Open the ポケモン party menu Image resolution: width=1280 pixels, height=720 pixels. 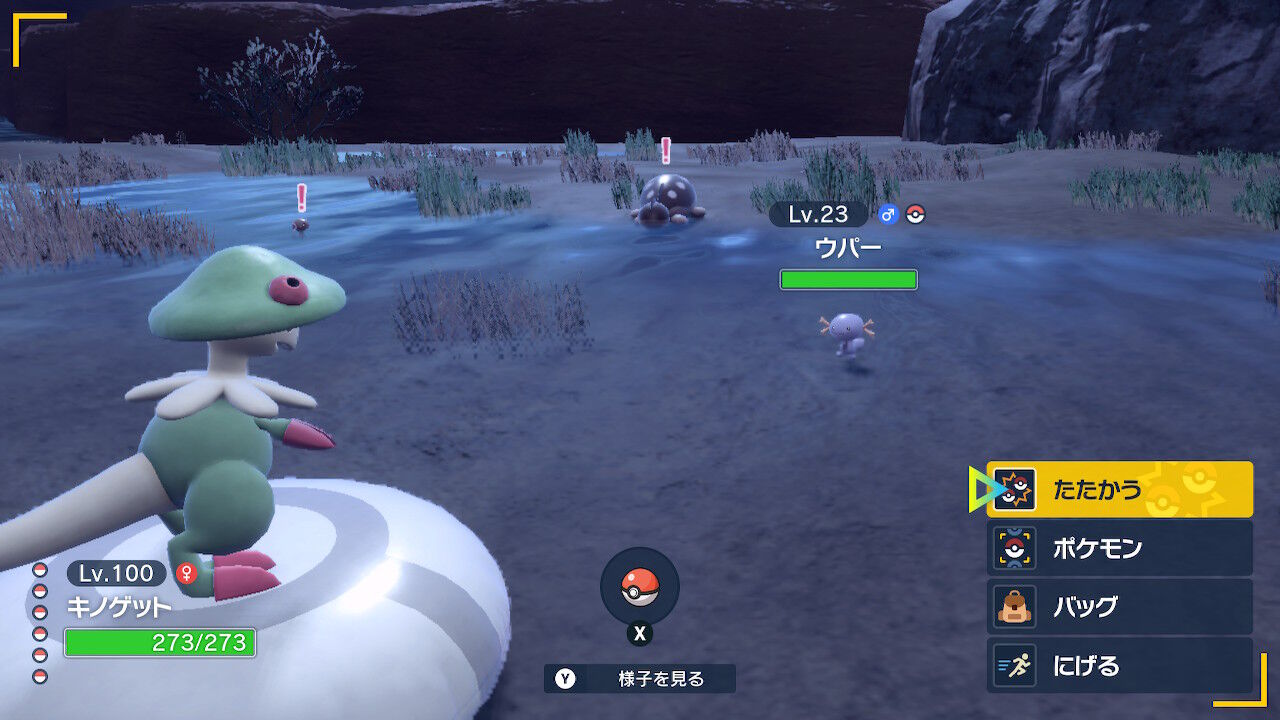pos(1119,548)
